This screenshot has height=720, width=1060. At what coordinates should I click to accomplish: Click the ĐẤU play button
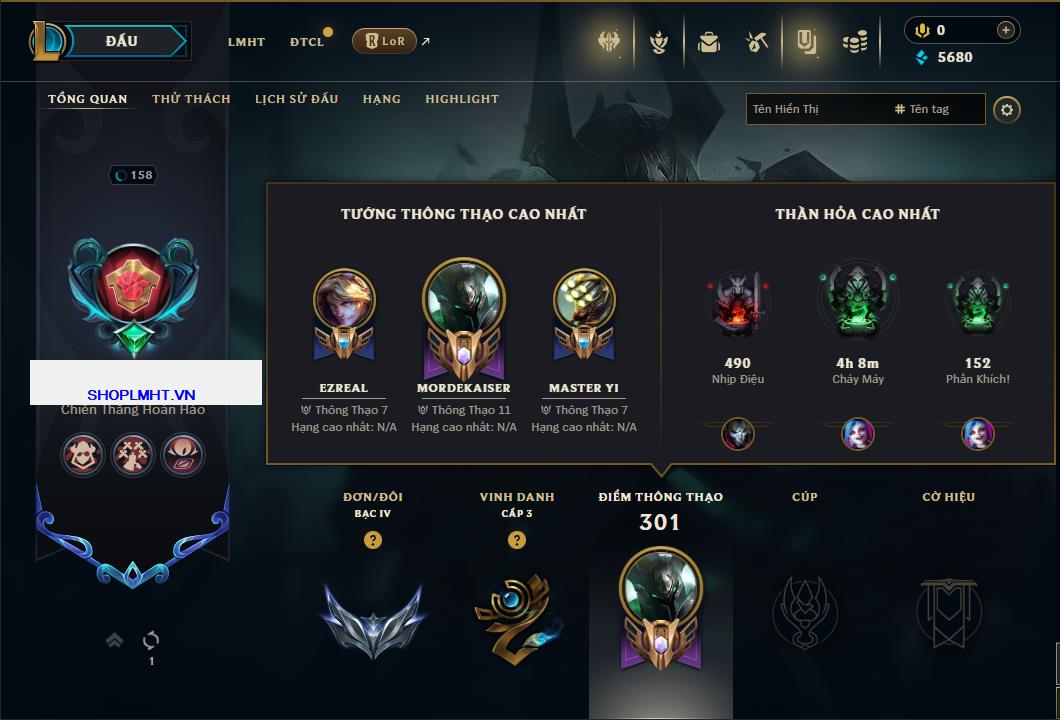pos(120,41)
